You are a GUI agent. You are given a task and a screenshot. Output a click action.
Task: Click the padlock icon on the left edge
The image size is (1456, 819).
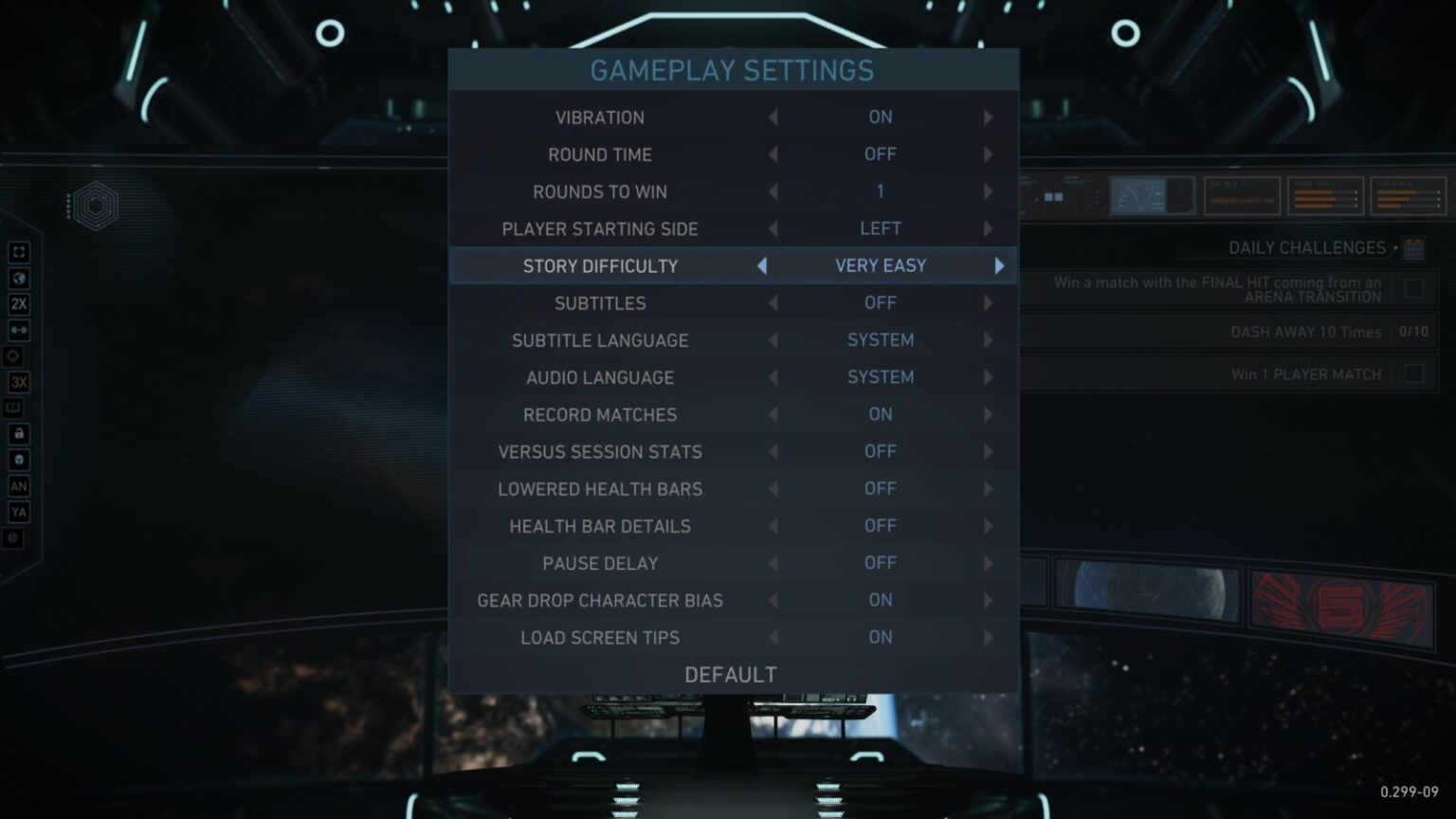18,433
